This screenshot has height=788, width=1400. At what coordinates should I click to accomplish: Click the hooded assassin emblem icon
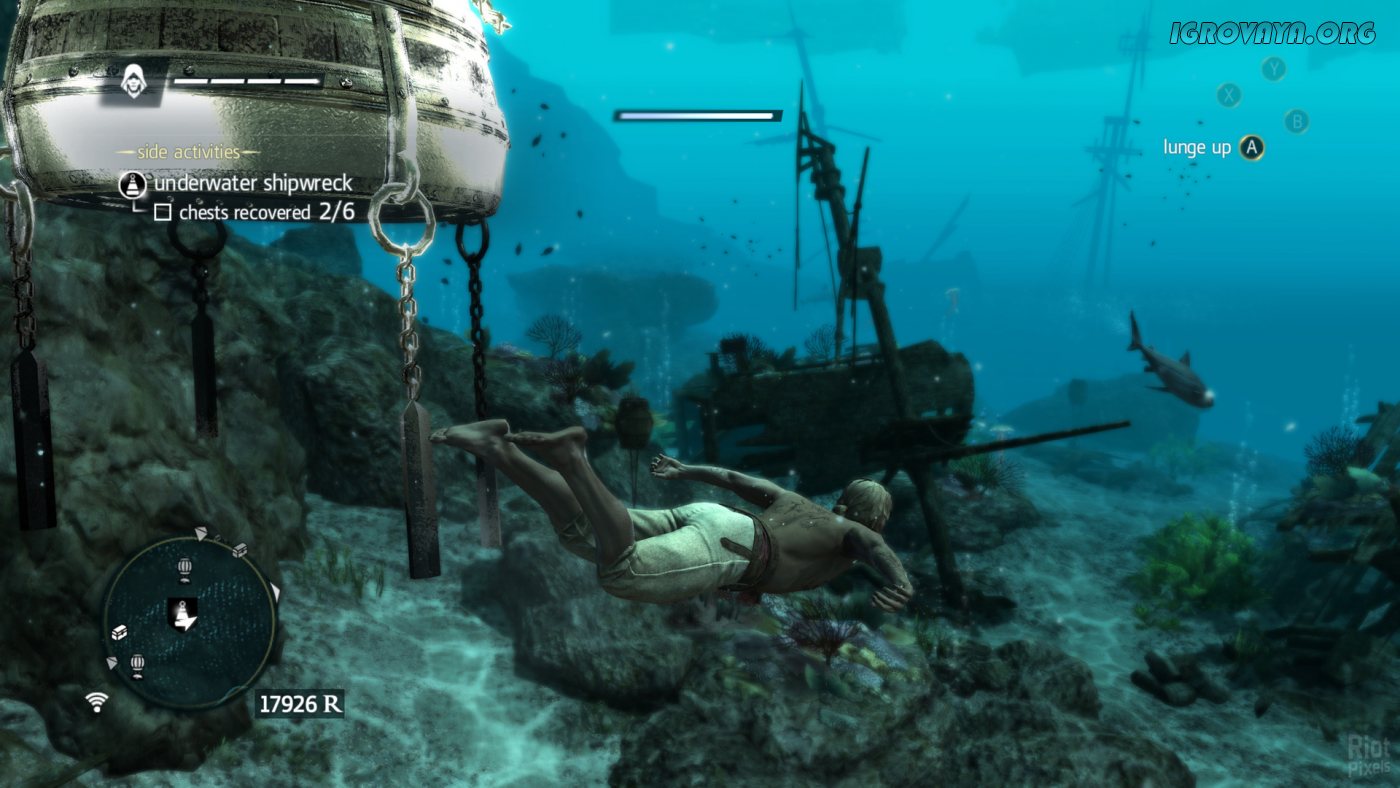click(132, 81)
